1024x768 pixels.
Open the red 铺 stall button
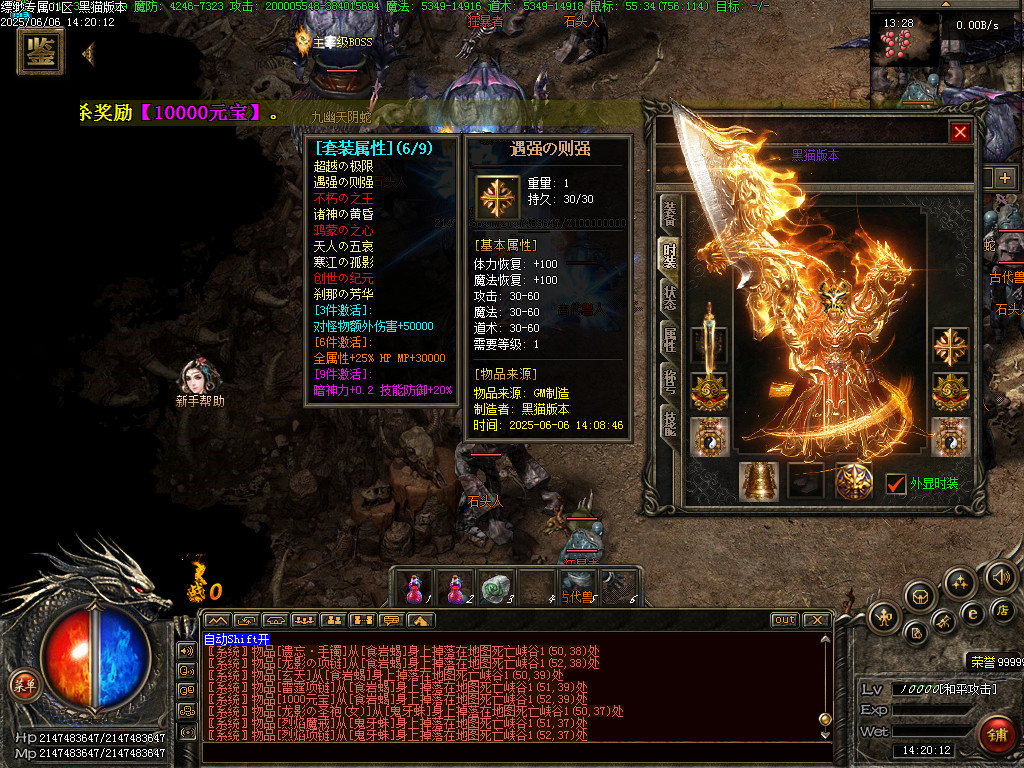coord(996,734)
